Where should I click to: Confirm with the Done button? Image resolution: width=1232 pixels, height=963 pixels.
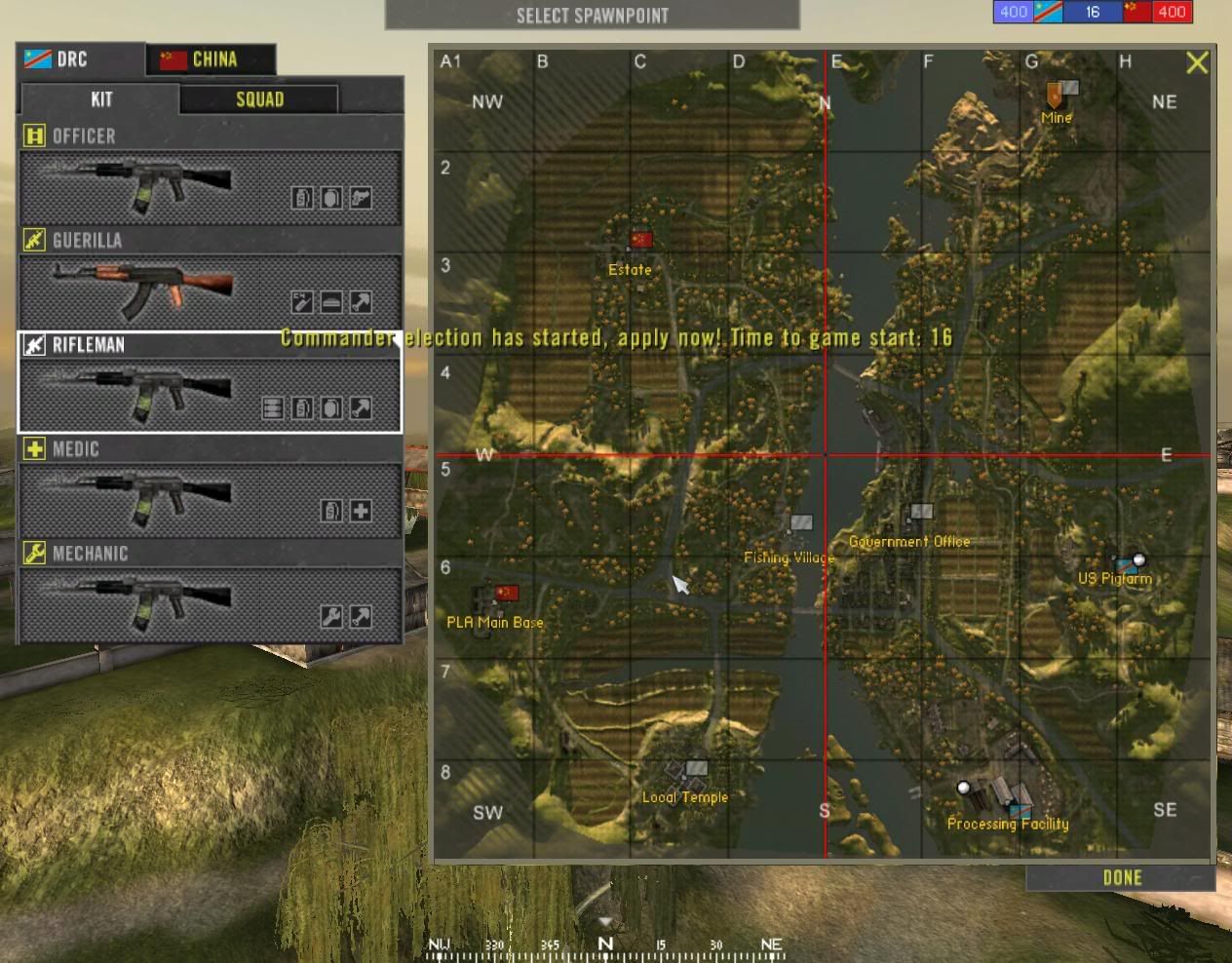pyautogui.click(x=1121, y=878)
